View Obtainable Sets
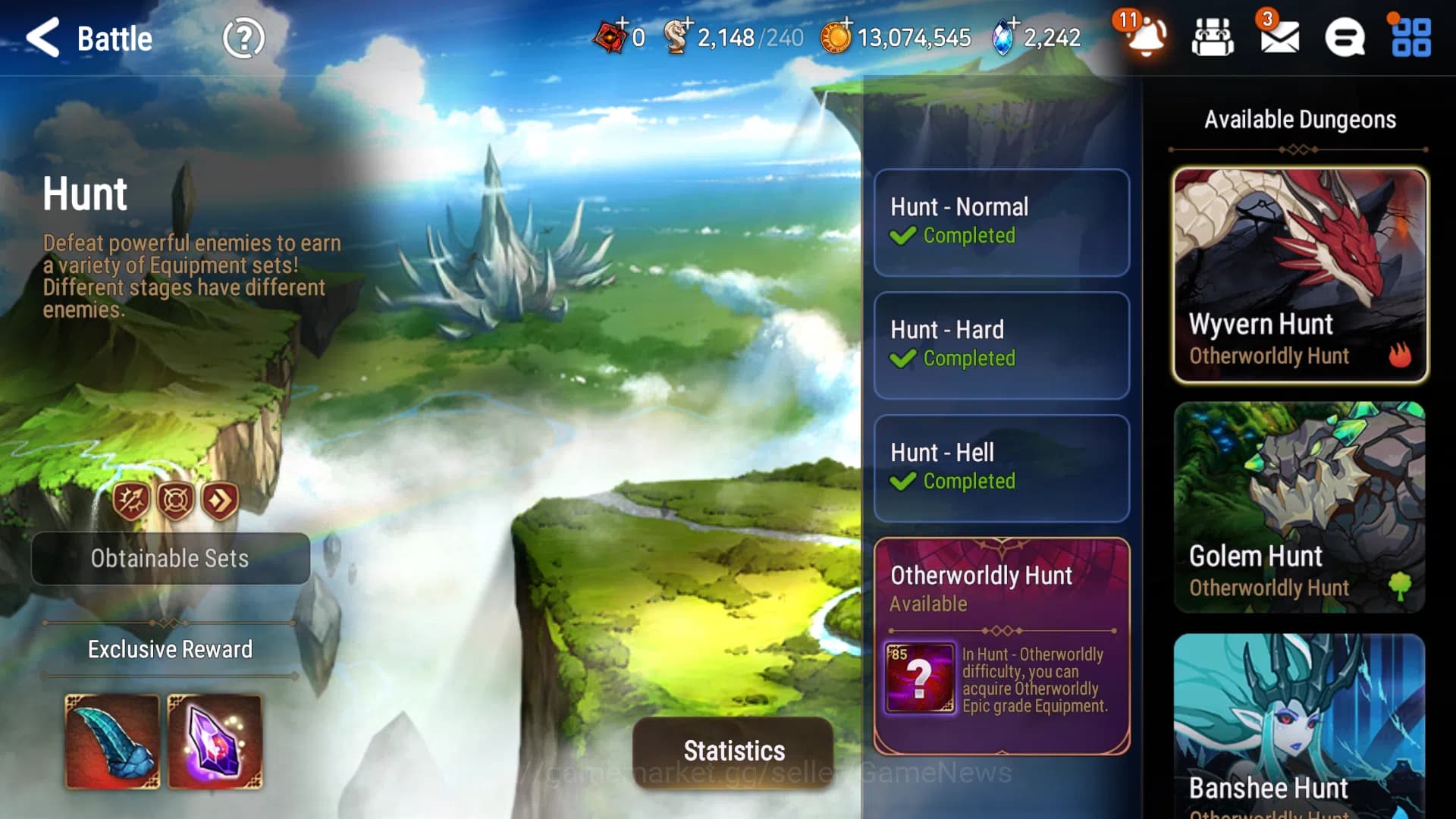This screenshot has width=1456, height=819. click(171, 559)
